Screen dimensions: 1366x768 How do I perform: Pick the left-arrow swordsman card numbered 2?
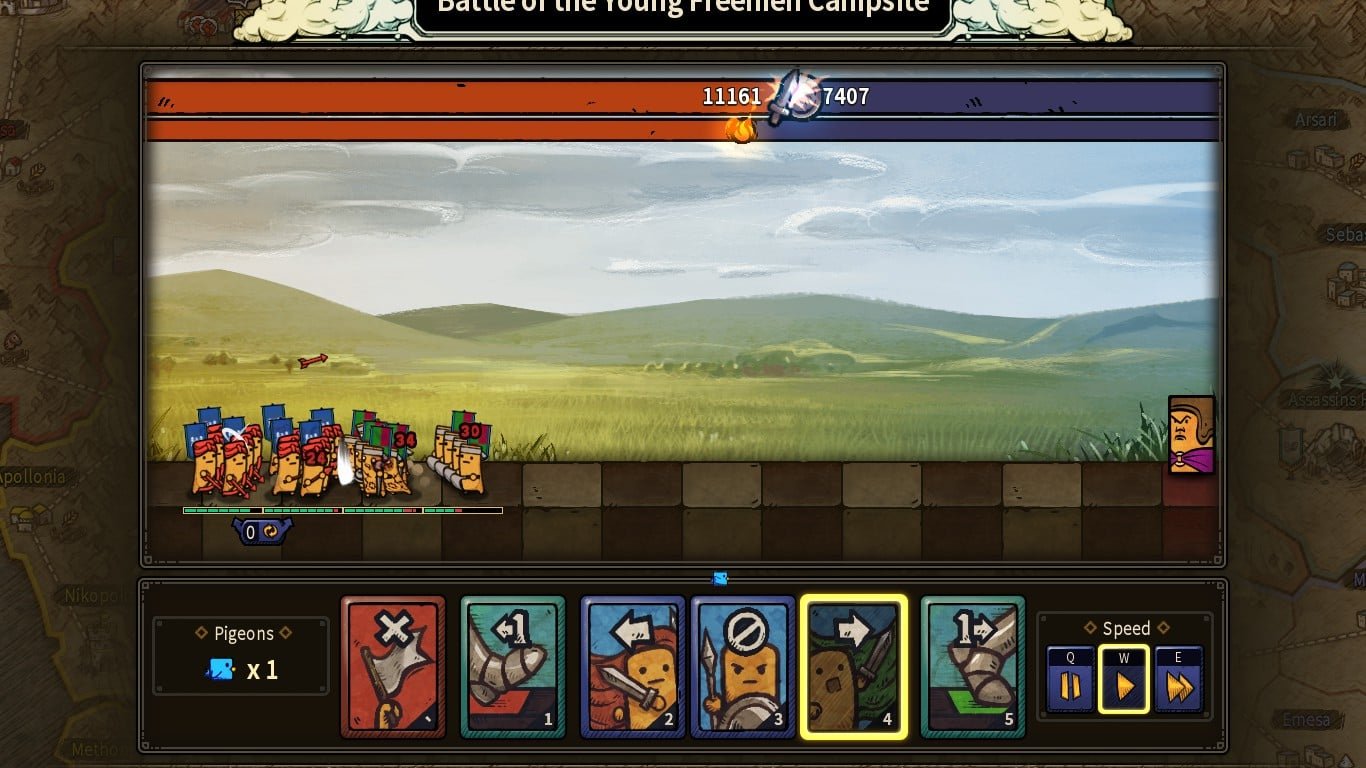coord(633,667)
